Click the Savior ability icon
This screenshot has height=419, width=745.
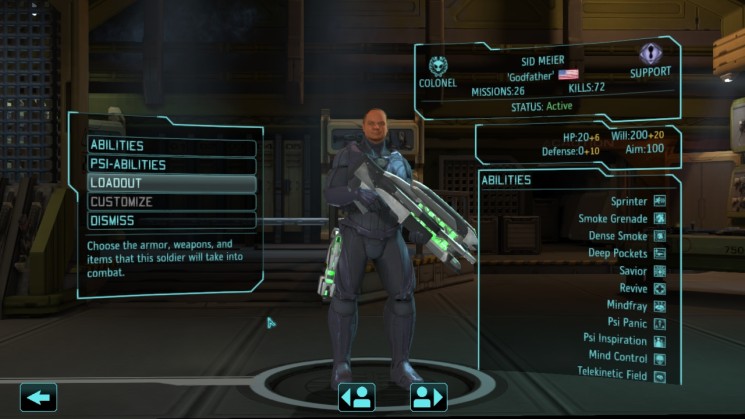[659, 271]
